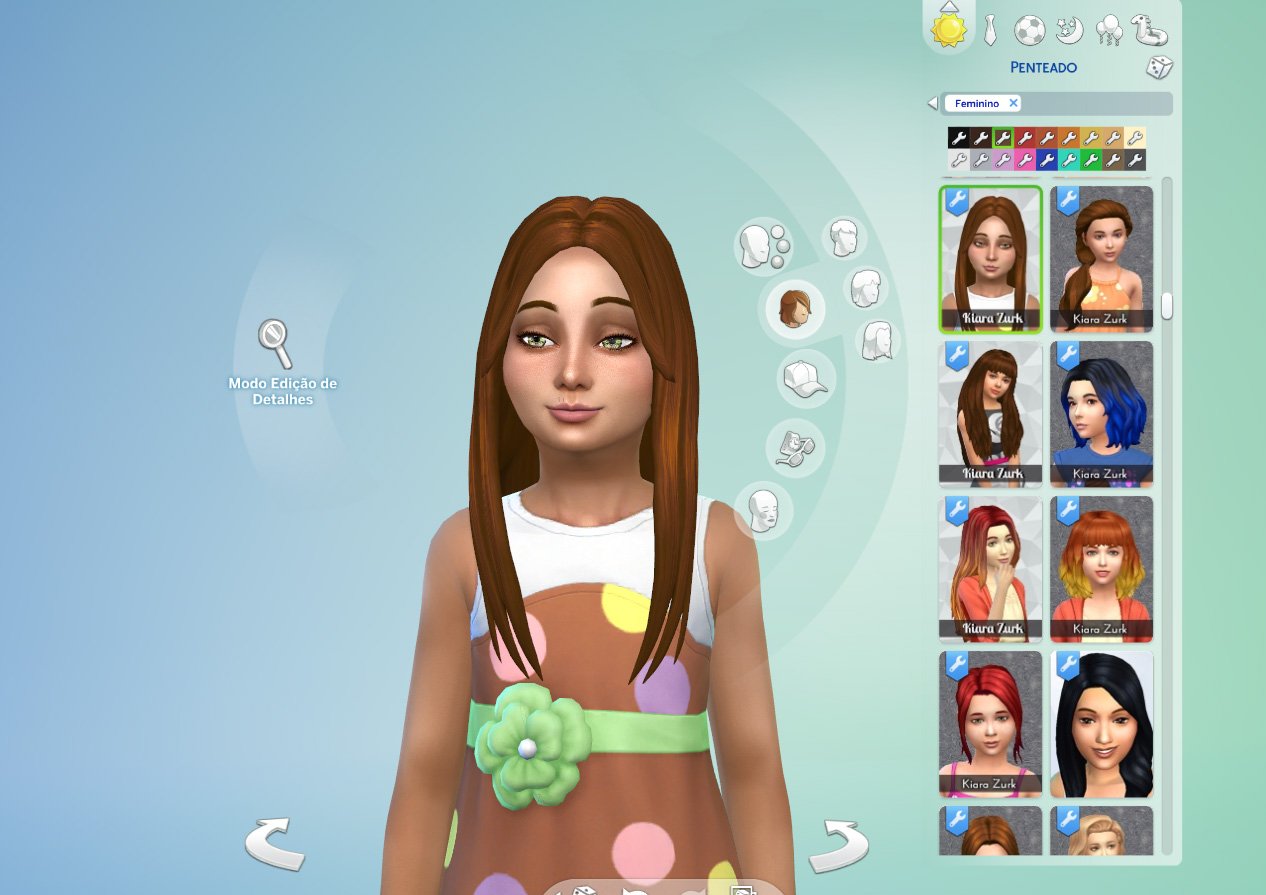The width and height of the screenshot is (1266, 895).
Task: Randomize the hairstyle with the dice
Action: pyautogui.click(x=1159, y=68)
